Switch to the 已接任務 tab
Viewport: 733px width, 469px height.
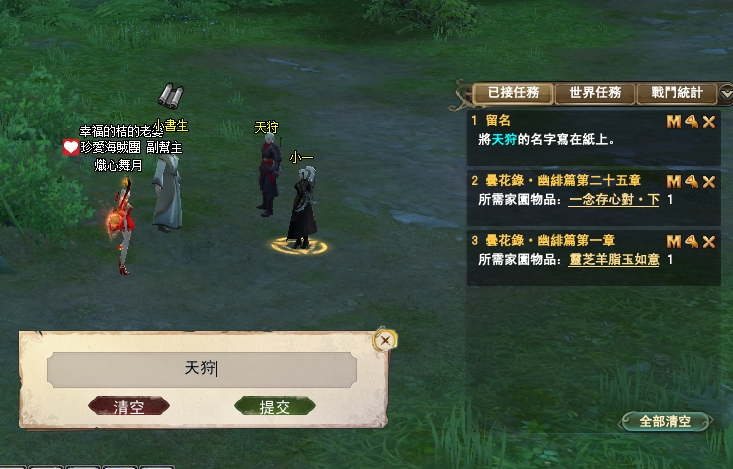(512, 93)
